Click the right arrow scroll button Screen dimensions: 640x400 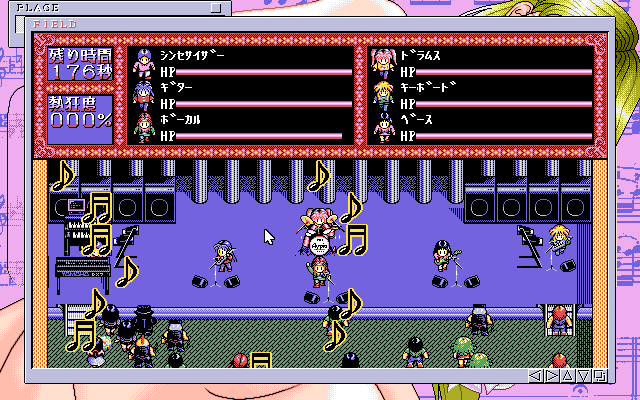552,376
